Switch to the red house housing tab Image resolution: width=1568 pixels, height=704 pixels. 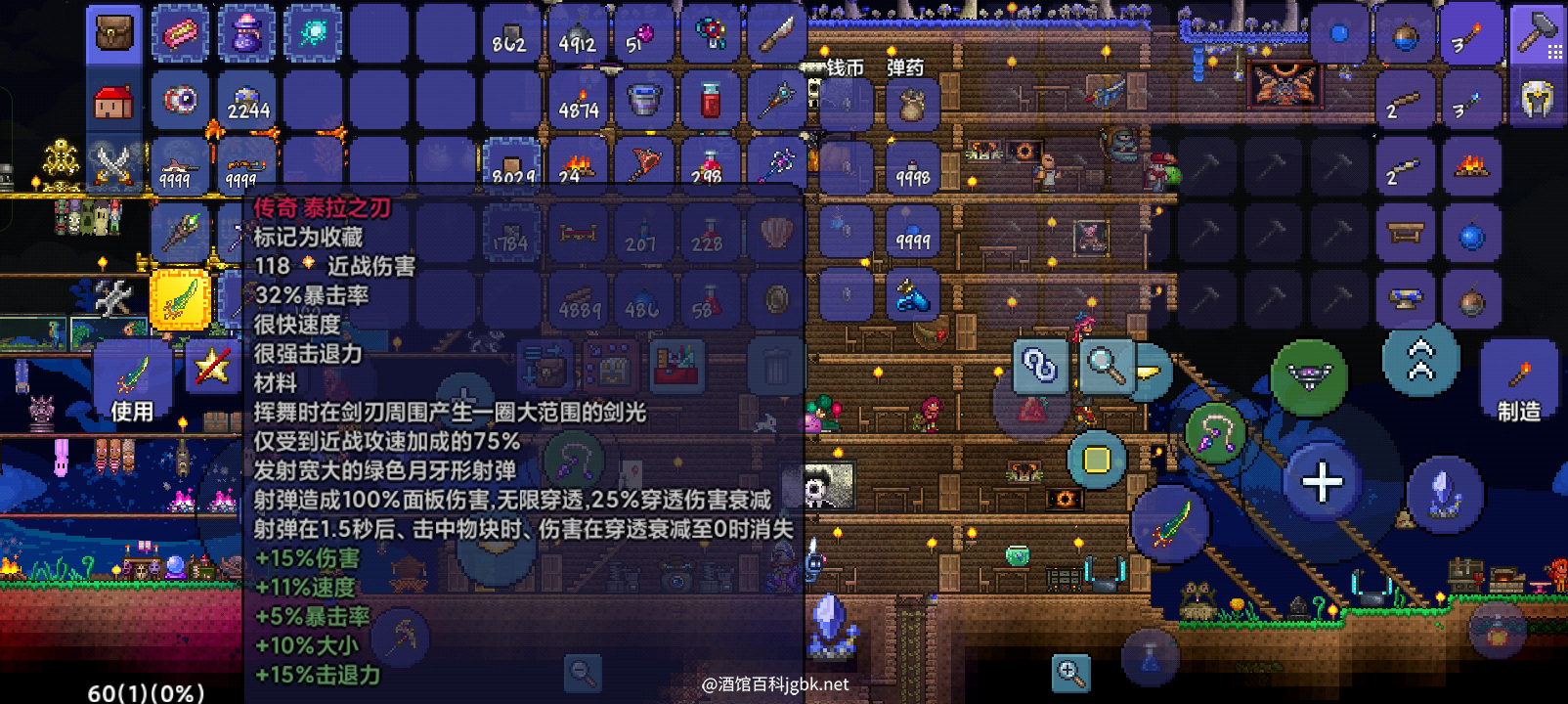click(x=114, y=102)
